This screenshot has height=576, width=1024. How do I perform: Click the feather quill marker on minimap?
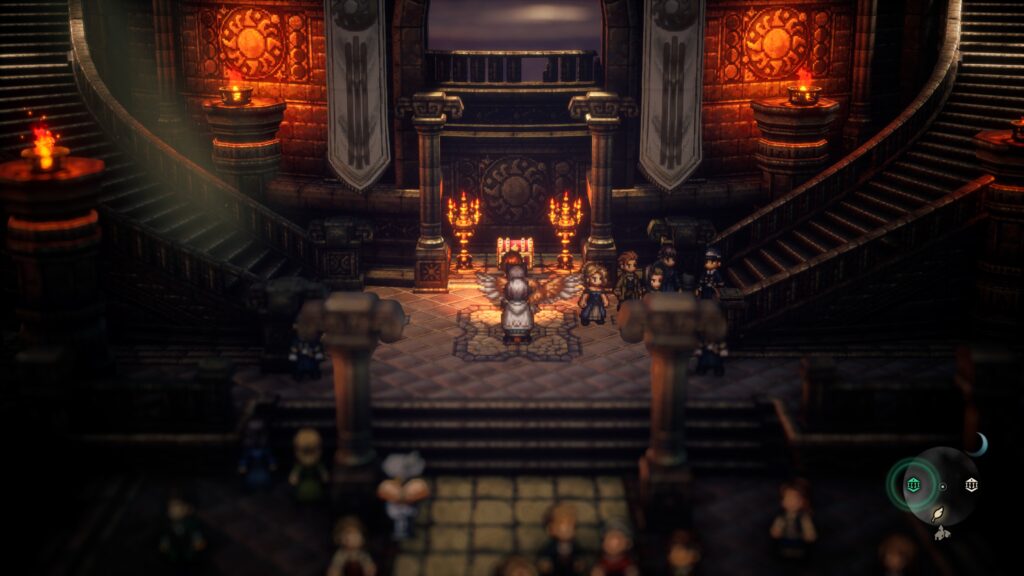click(x=939, y=514)
